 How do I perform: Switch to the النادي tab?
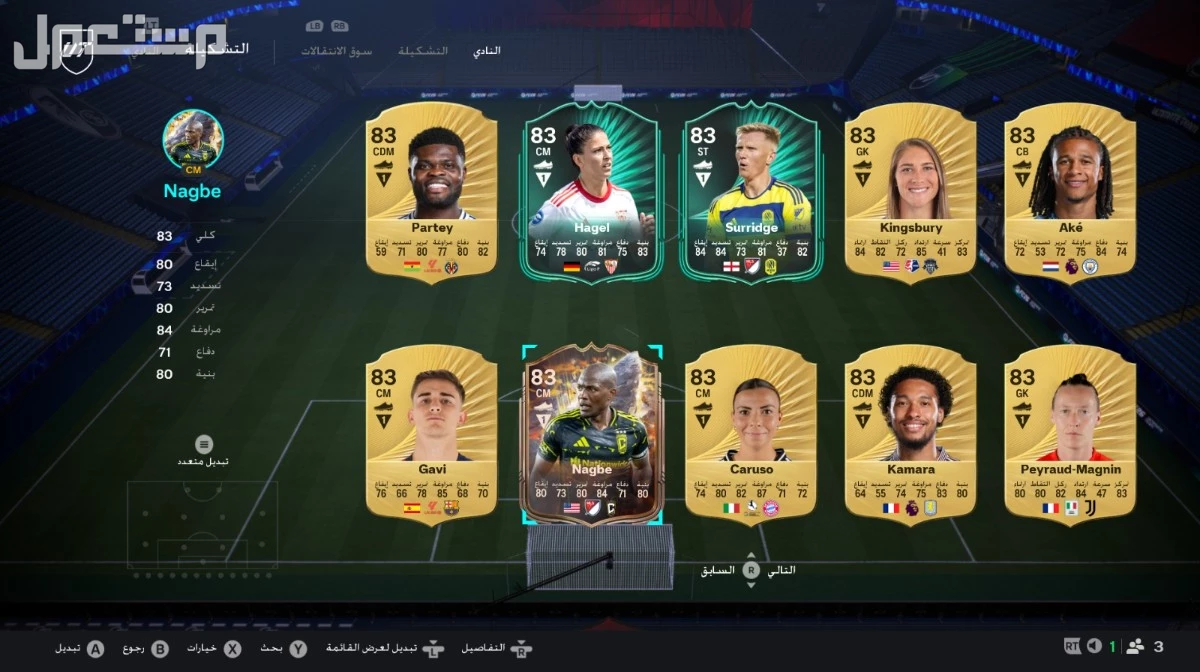486,50
